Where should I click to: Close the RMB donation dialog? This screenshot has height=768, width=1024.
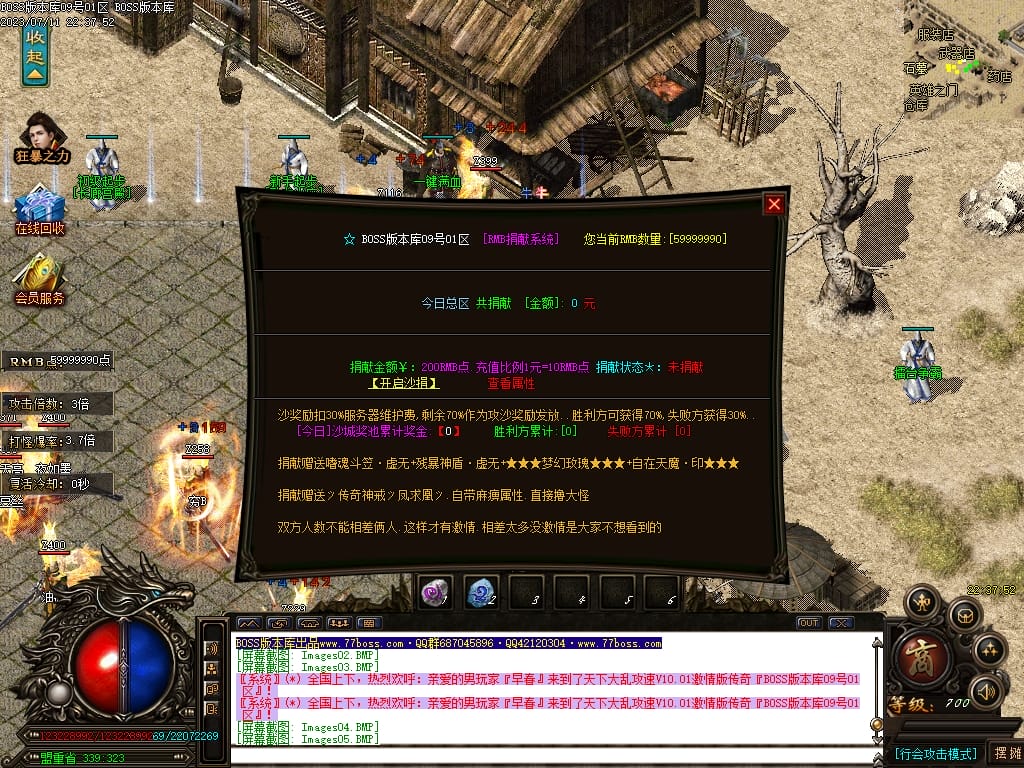[x=773, y=204]
